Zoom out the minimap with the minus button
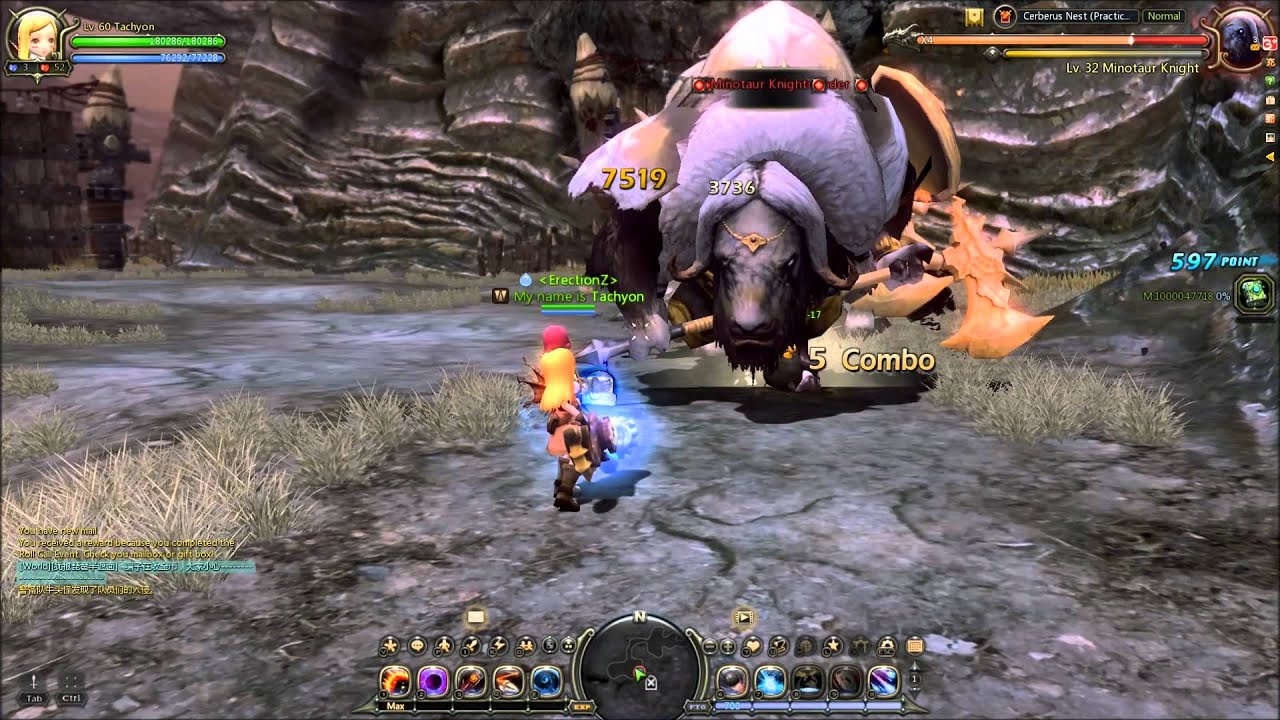Screen dimensions: 1280x720 click(708, 646)
